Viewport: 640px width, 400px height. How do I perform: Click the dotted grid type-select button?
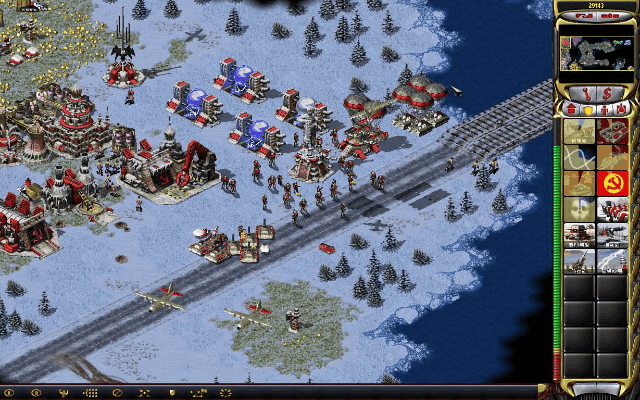[x=90, y=392]
